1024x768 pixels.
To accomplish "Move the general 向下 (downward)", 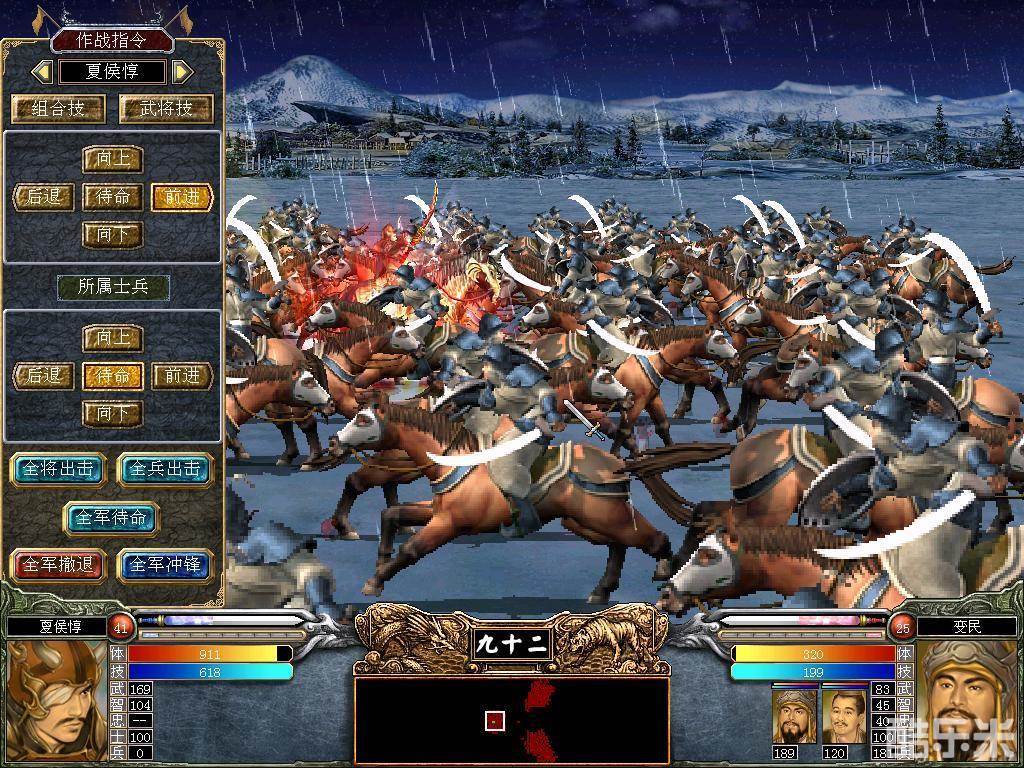I will point(113,235).
